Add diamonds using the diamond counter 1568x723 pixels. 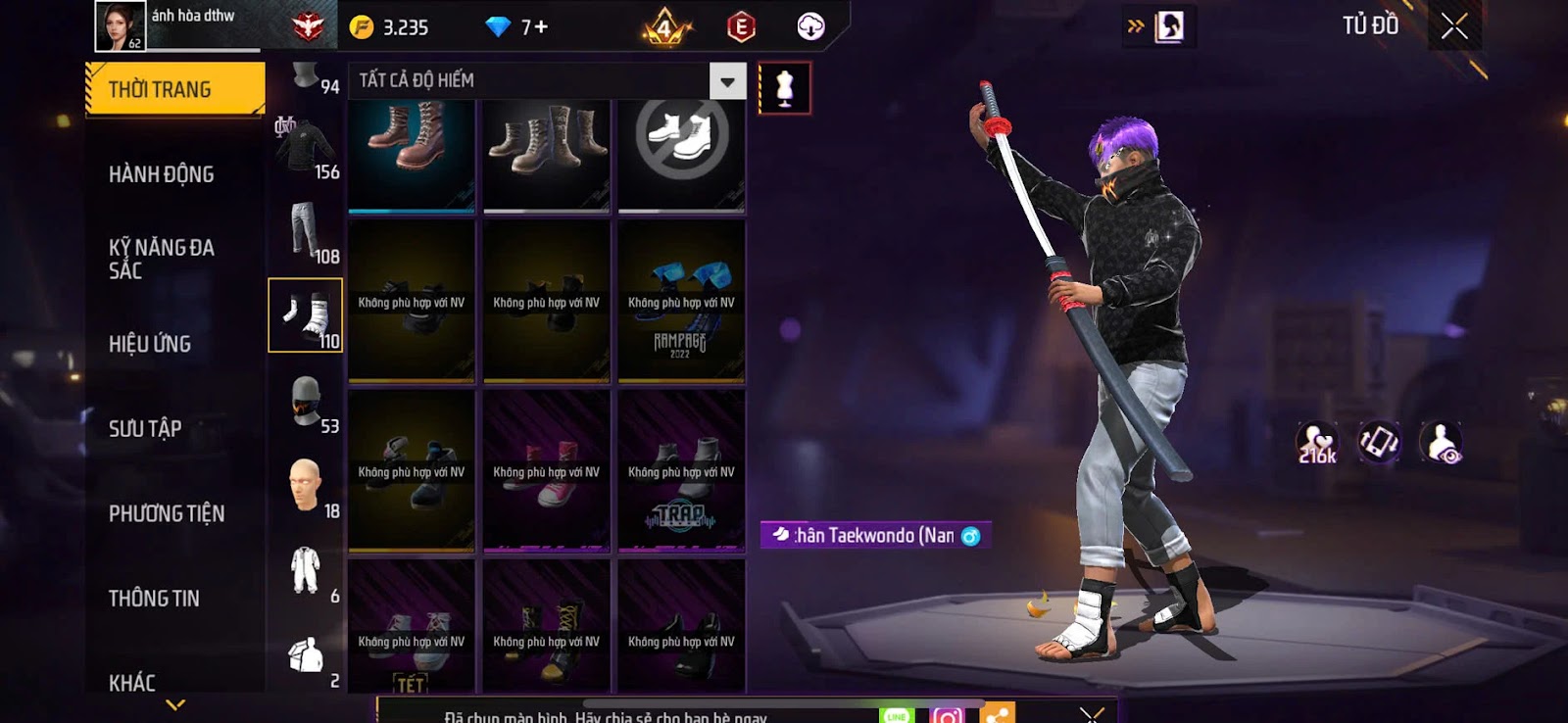[x=519, y=27]
